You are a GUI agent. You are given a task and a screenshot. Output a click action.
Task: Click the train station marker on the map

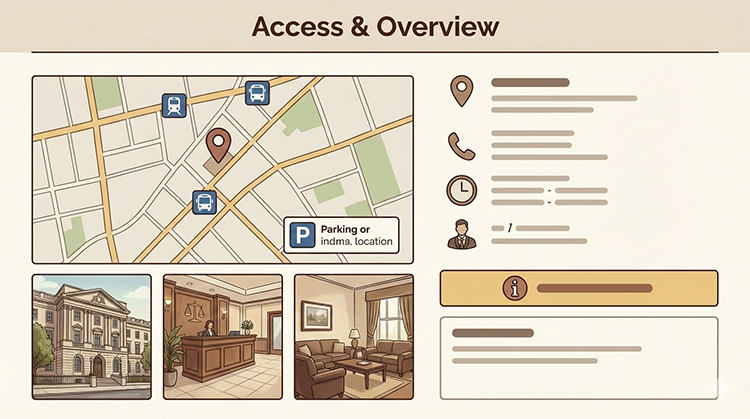click(x=174, y=105)
